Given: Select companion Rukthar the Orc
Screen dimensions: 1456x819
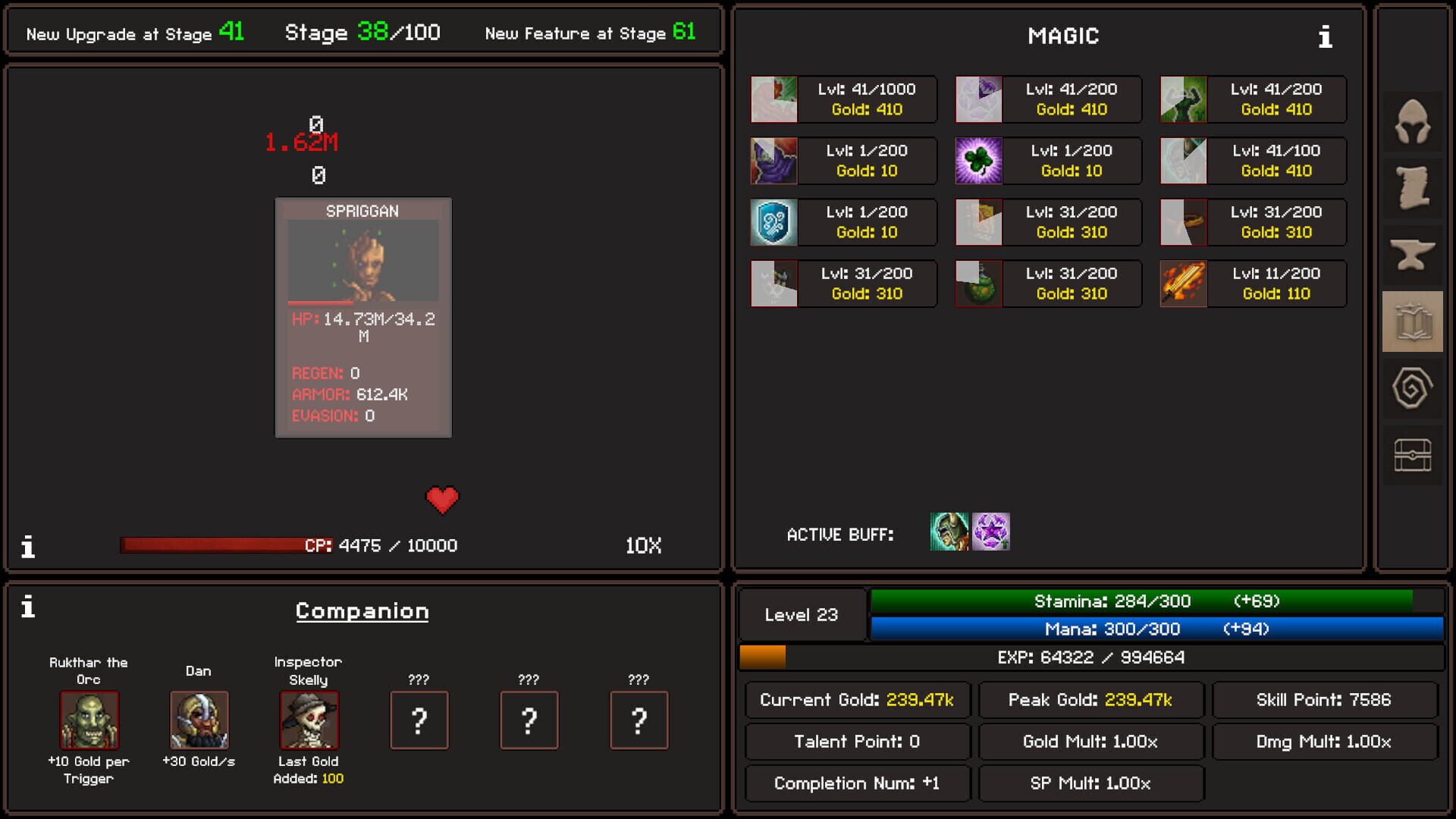Looking at the screenshot, I should 88,721.
